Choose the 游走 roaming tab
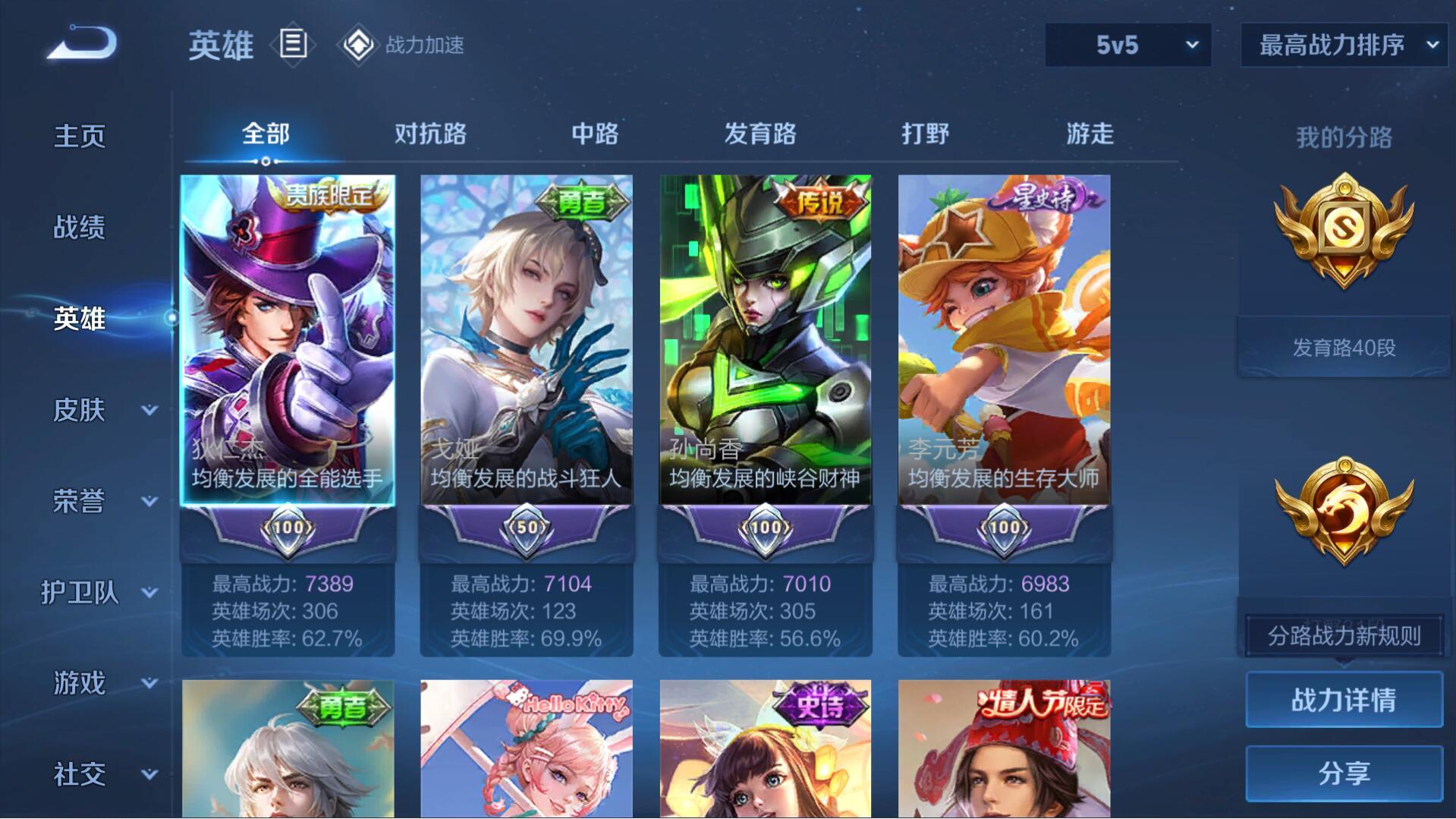The width and height of the screenshot is (1456, 819). tap(1090, 134)
